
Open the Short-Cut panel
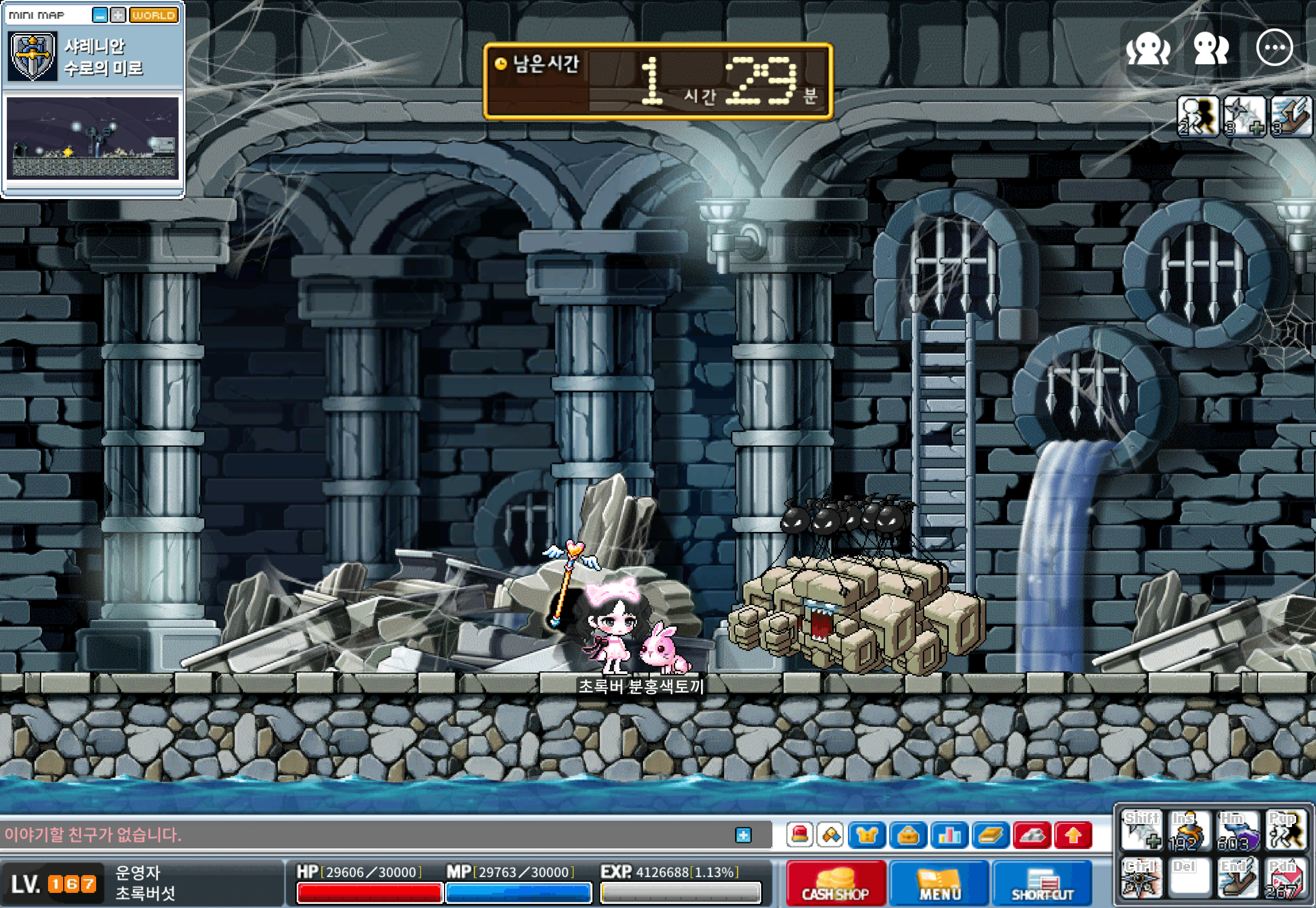tap(1042, 884)
